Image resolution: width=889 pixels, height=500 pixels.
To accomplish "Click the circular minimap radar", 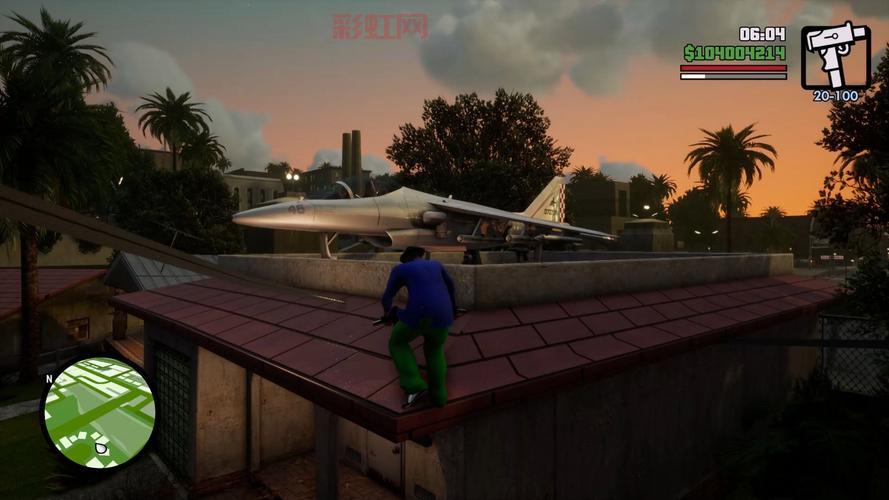I will pyautogui.click(x=98, y=414).
